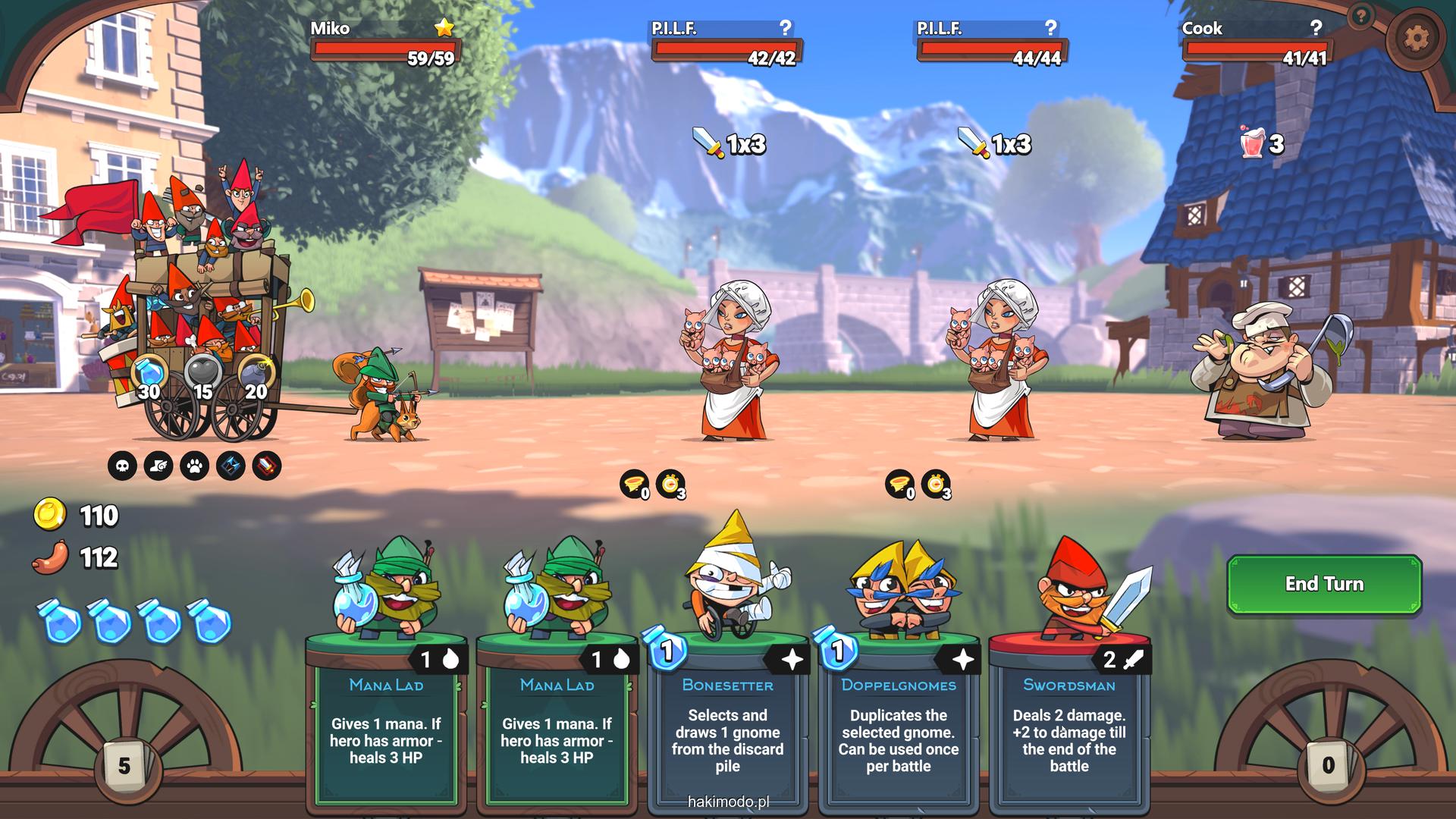The image size is (1456, 819).
Task: Select the Doppelgnomes card
Action: 898,713
